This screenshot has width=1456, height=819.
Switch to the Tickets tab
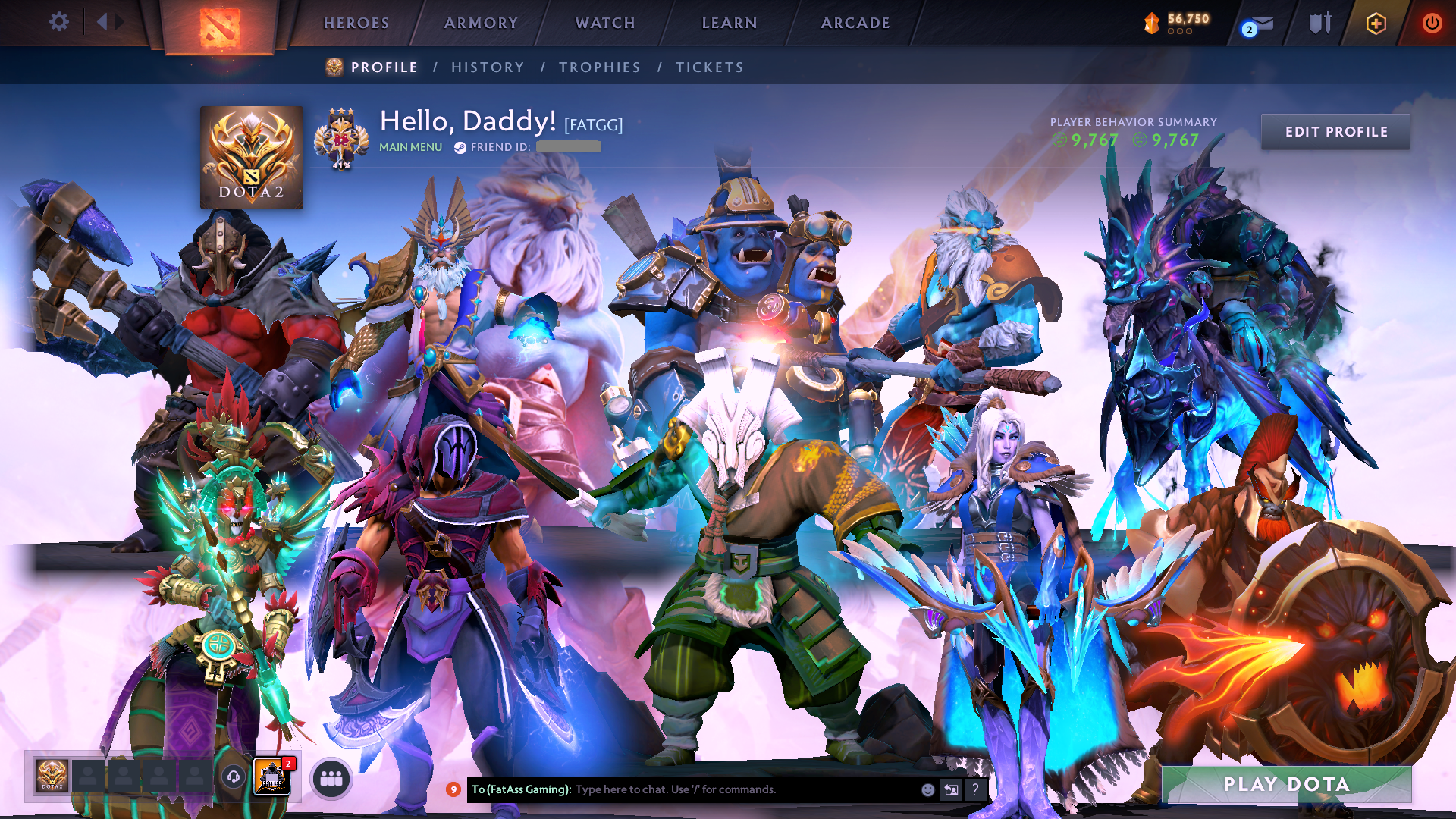tap(710, 67)
